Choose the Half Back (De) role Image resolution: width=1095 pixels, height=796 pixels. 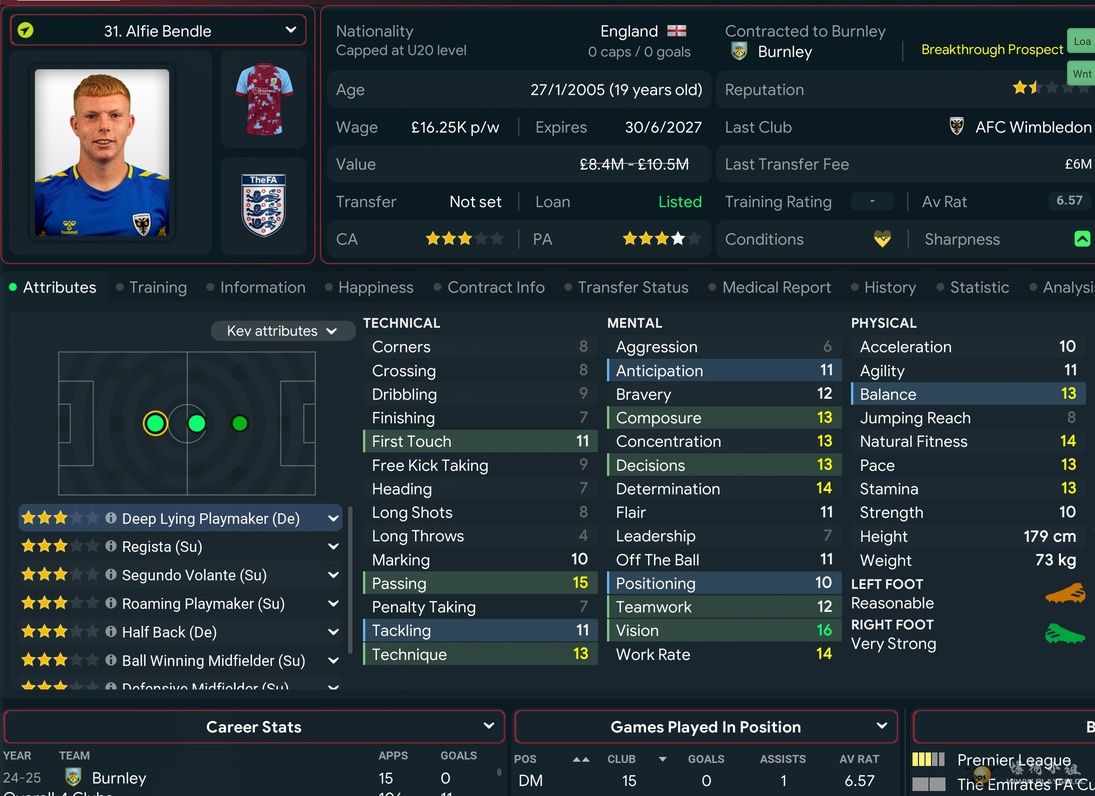[x=169, y=632]
